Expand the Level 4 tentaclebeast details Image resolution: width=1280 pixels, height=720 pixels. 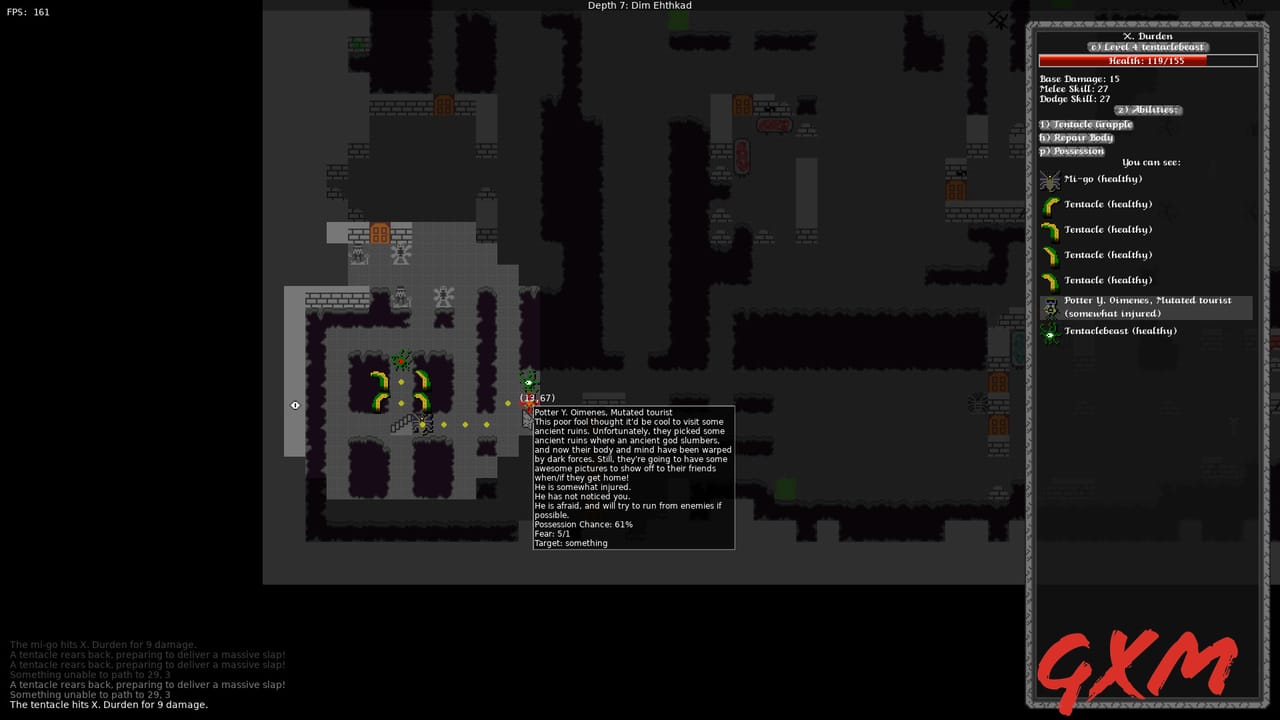[1148, 47]
